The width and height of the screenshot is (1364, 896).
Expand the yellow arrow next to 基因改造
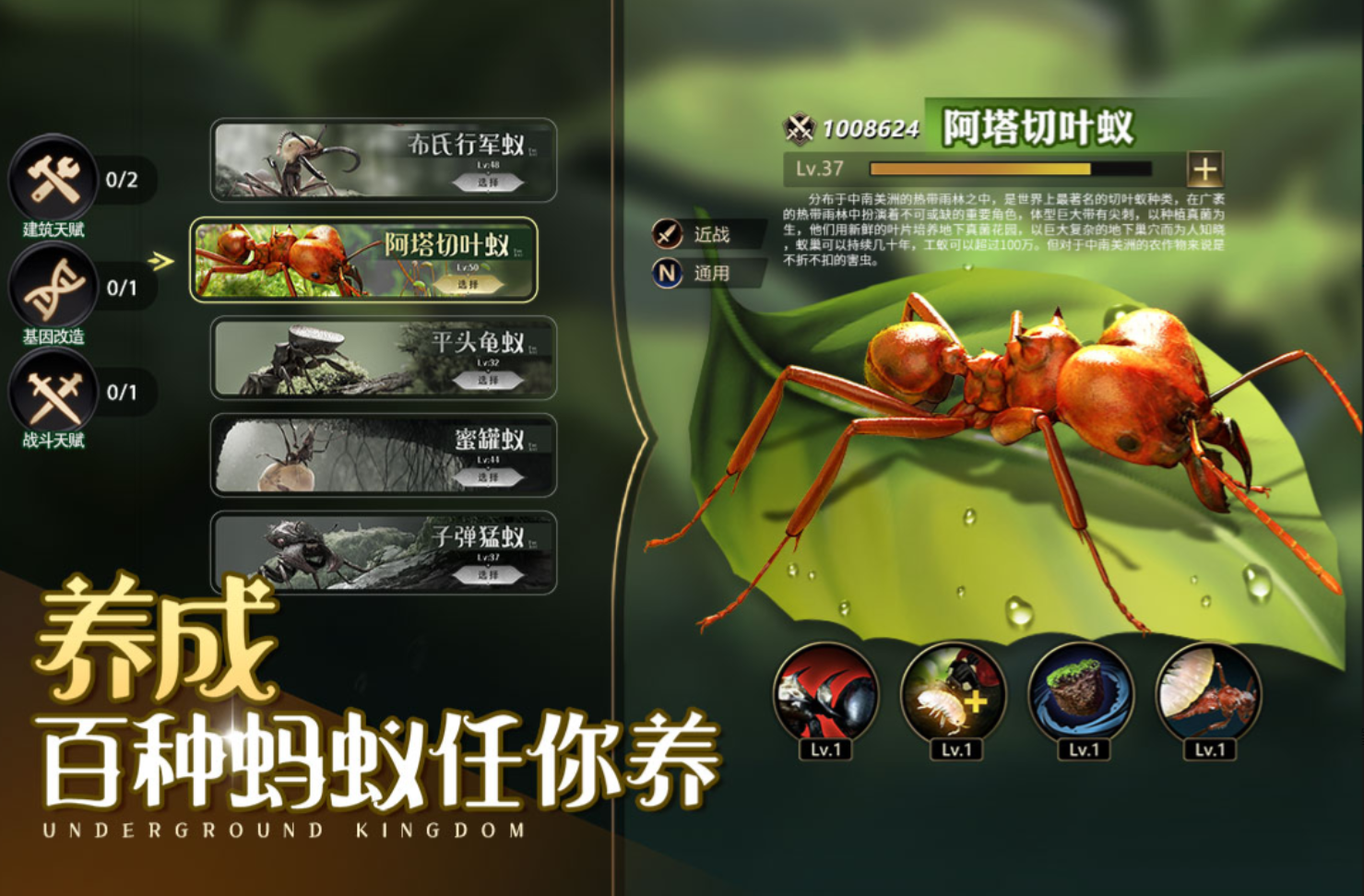159,261
